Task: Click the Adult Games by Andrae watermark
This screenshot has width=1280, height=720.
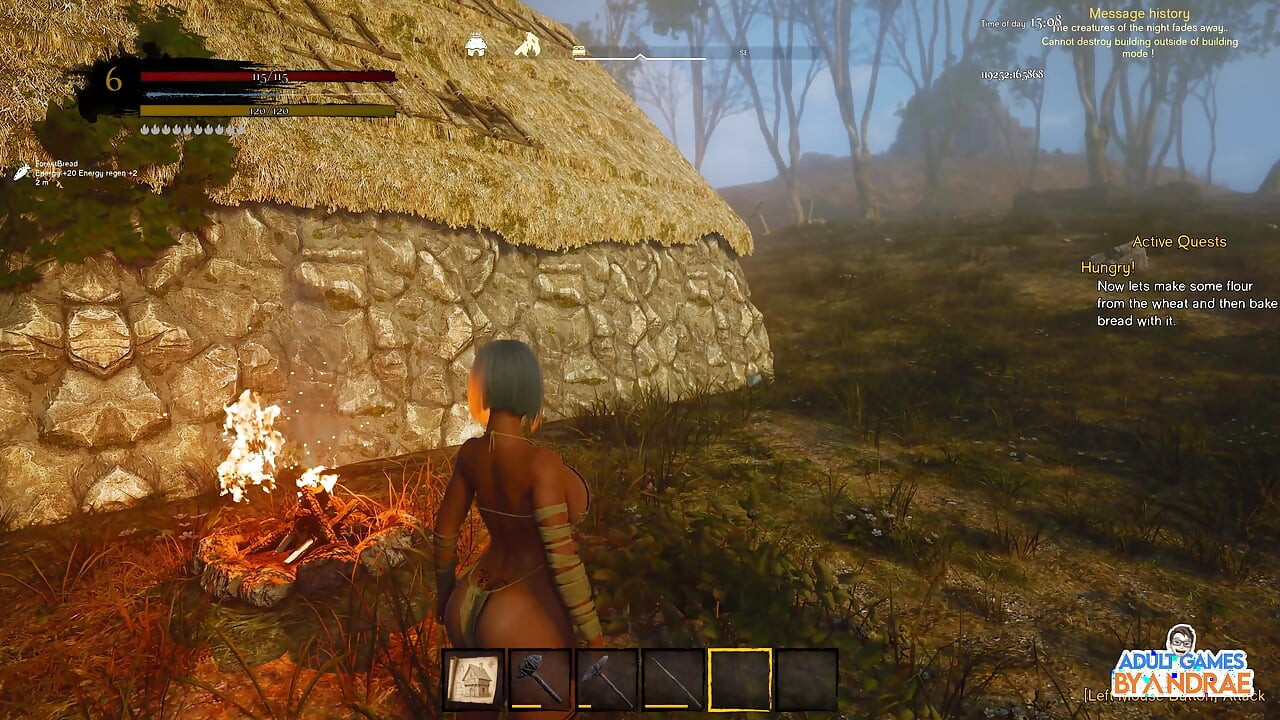Action: tap(1183, 663)
